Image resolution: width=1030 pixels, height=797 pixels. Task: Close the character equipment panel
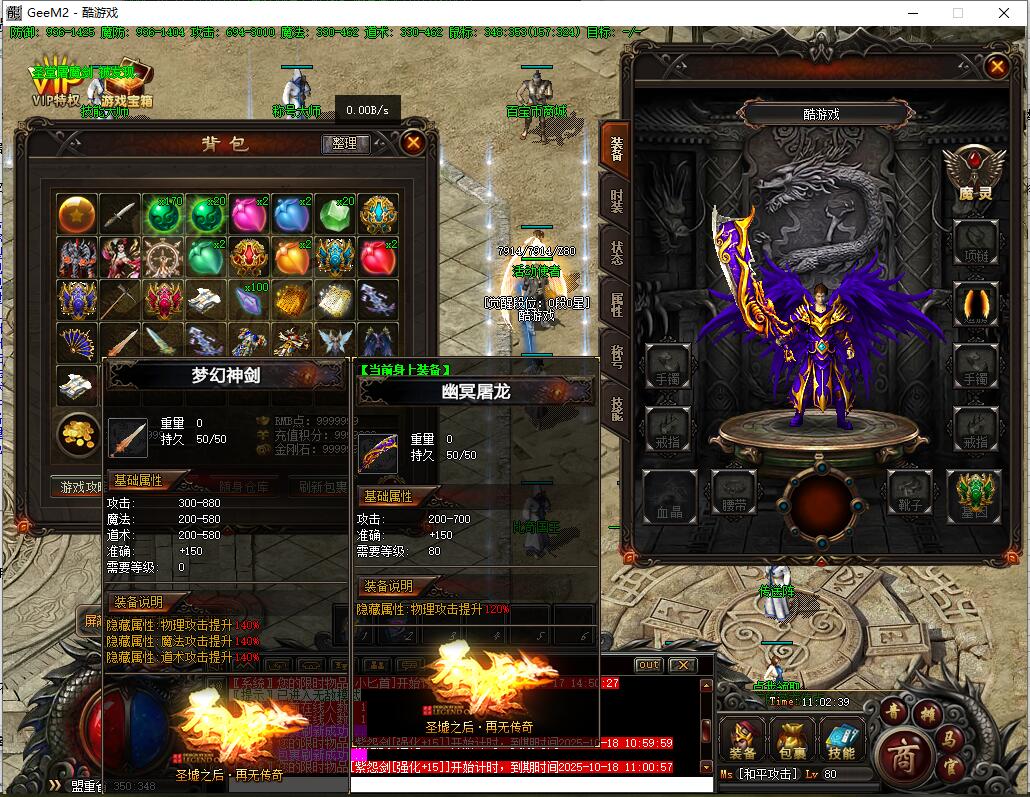click(x=996, y=67)
